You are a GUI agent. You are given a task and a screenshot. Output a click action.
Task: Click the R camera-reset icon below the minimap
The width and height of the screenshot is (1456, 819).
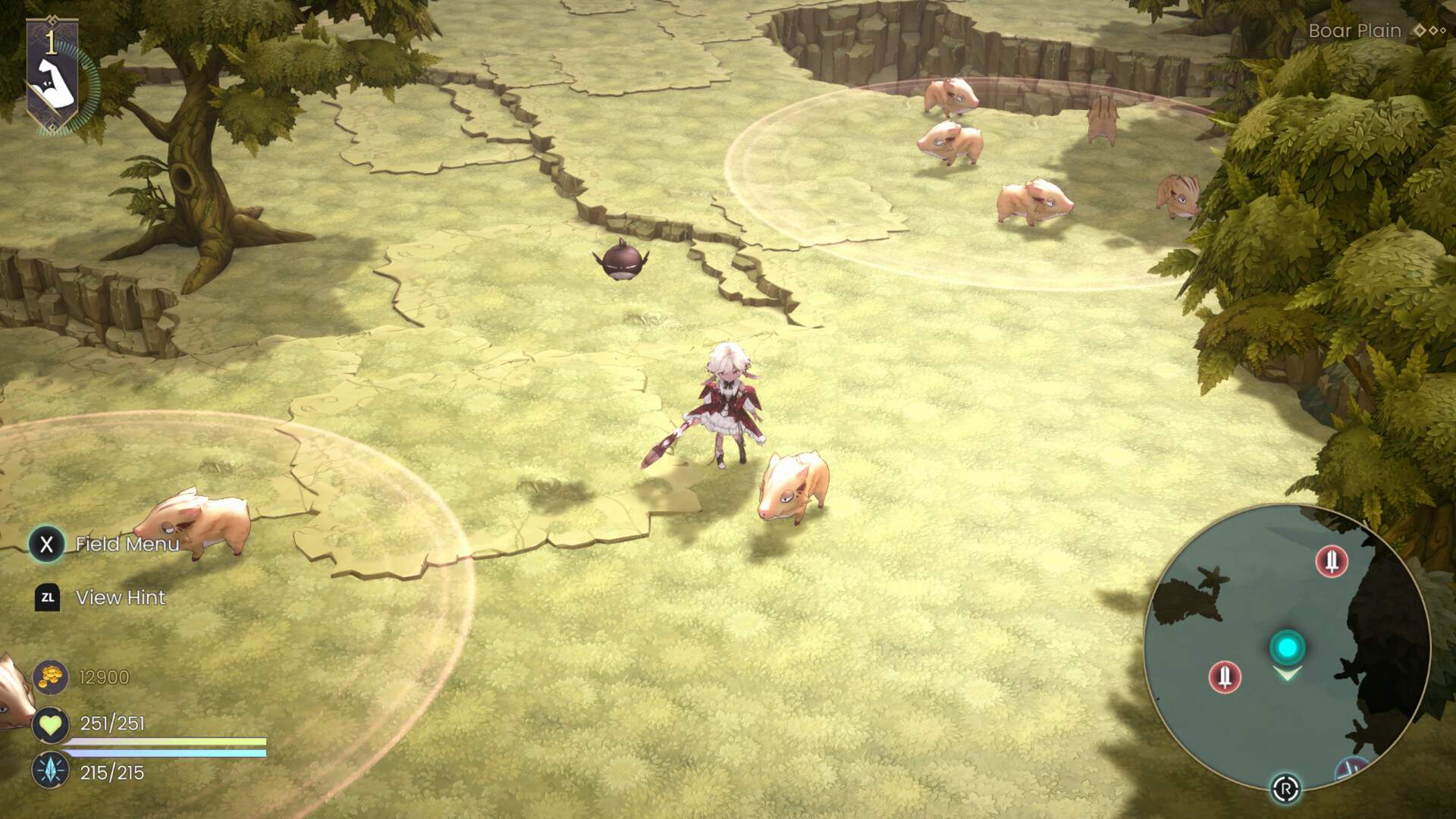[1287, 788]
